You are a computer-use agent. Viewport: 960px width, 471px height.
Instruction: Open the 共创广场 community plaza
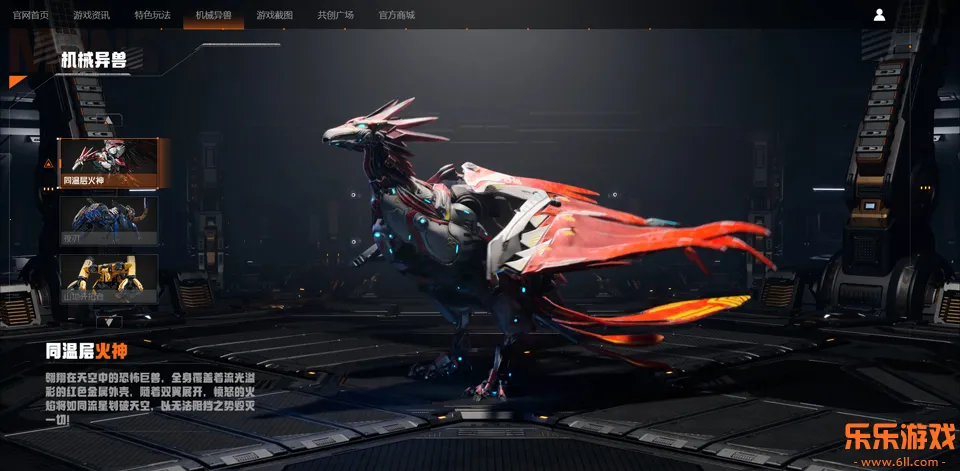click(335, 15)
